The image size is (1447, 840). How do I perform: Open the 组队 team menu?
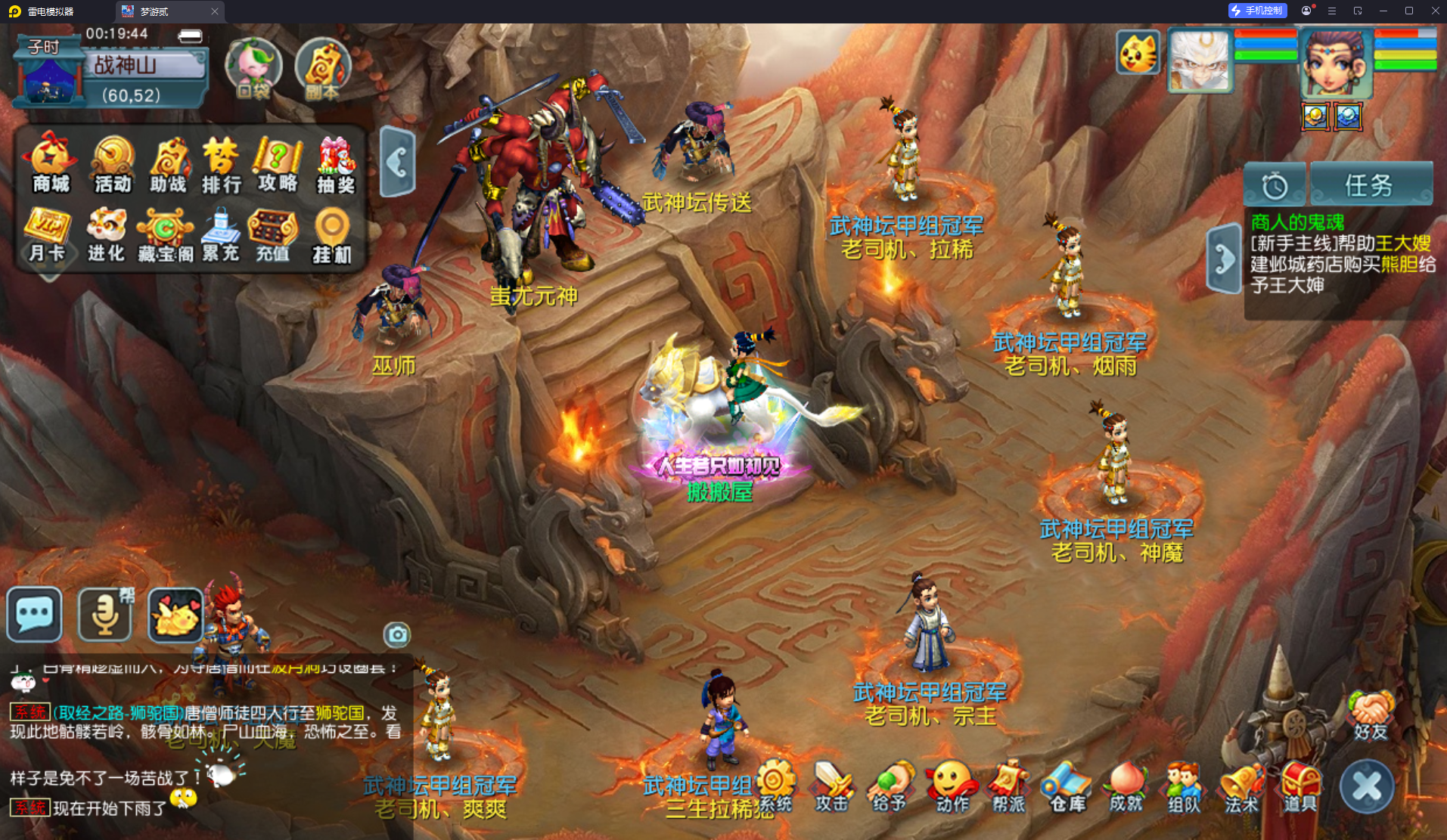point(1184,788)
